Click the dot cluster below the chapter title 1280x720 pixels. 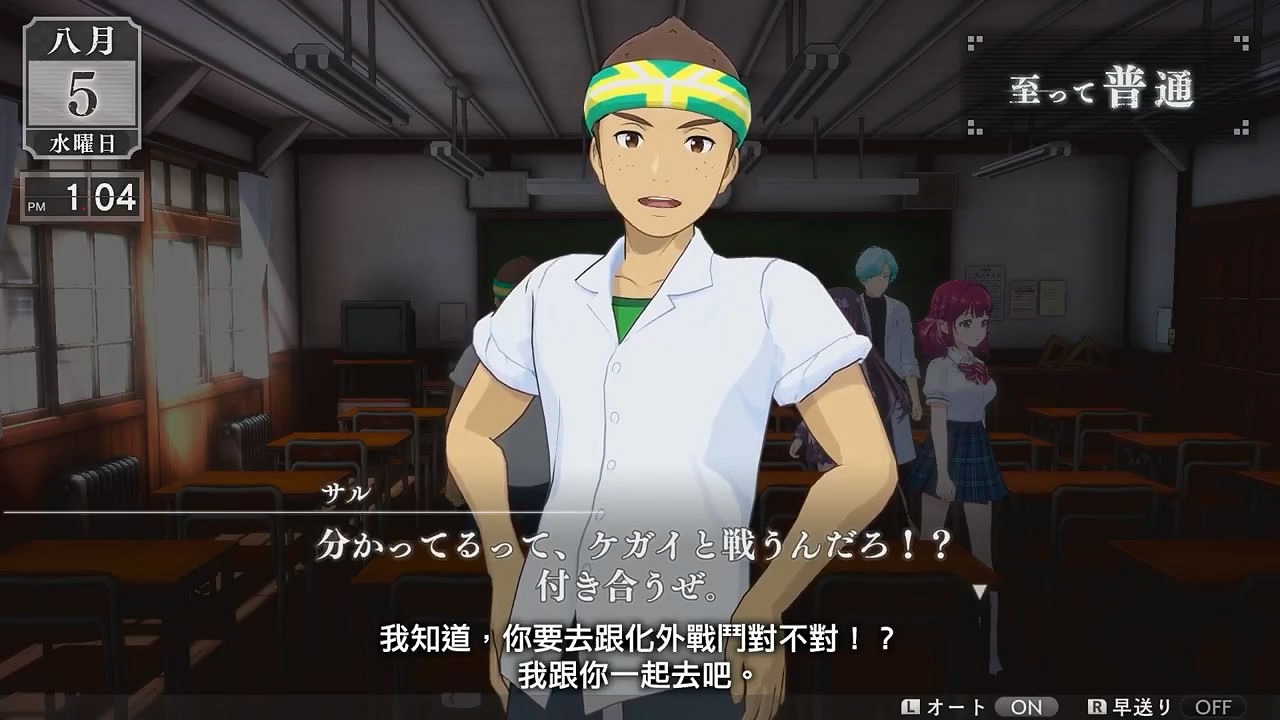[x=975, y=126]
